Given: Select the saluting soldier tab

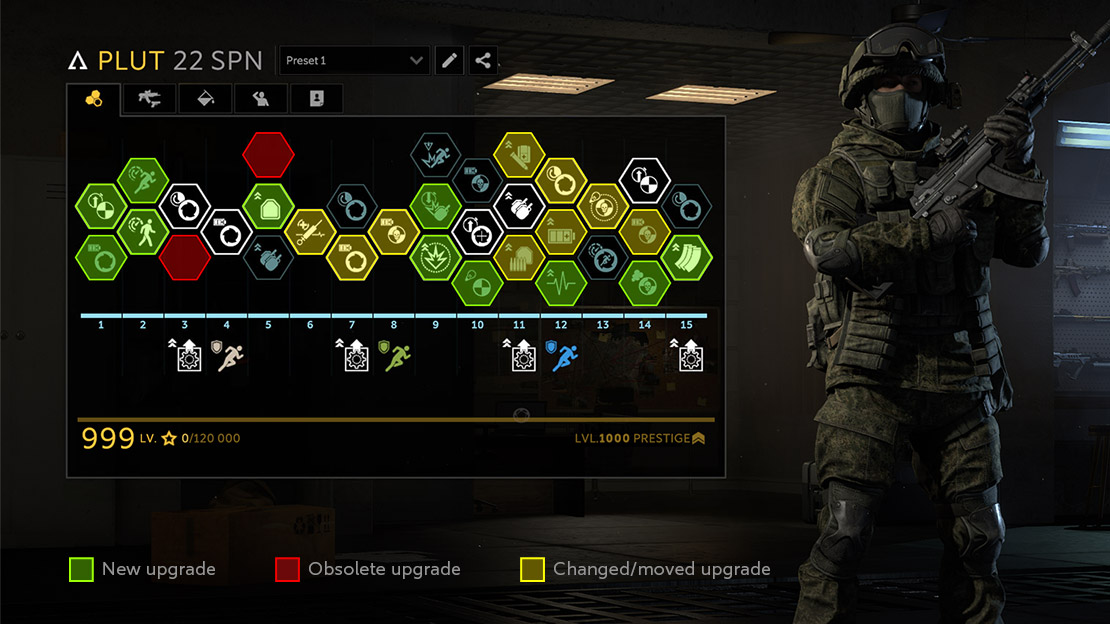Looking at the screenshot, I should [x=261, y=98].
